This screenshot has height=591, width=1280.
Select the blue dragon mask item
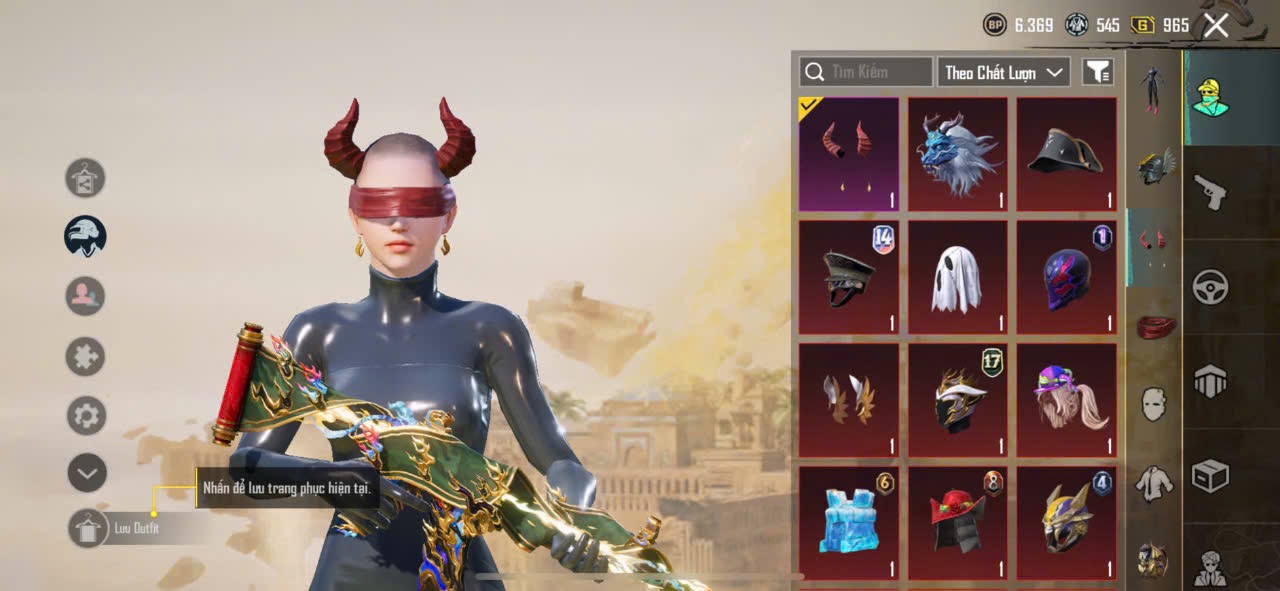957,153
